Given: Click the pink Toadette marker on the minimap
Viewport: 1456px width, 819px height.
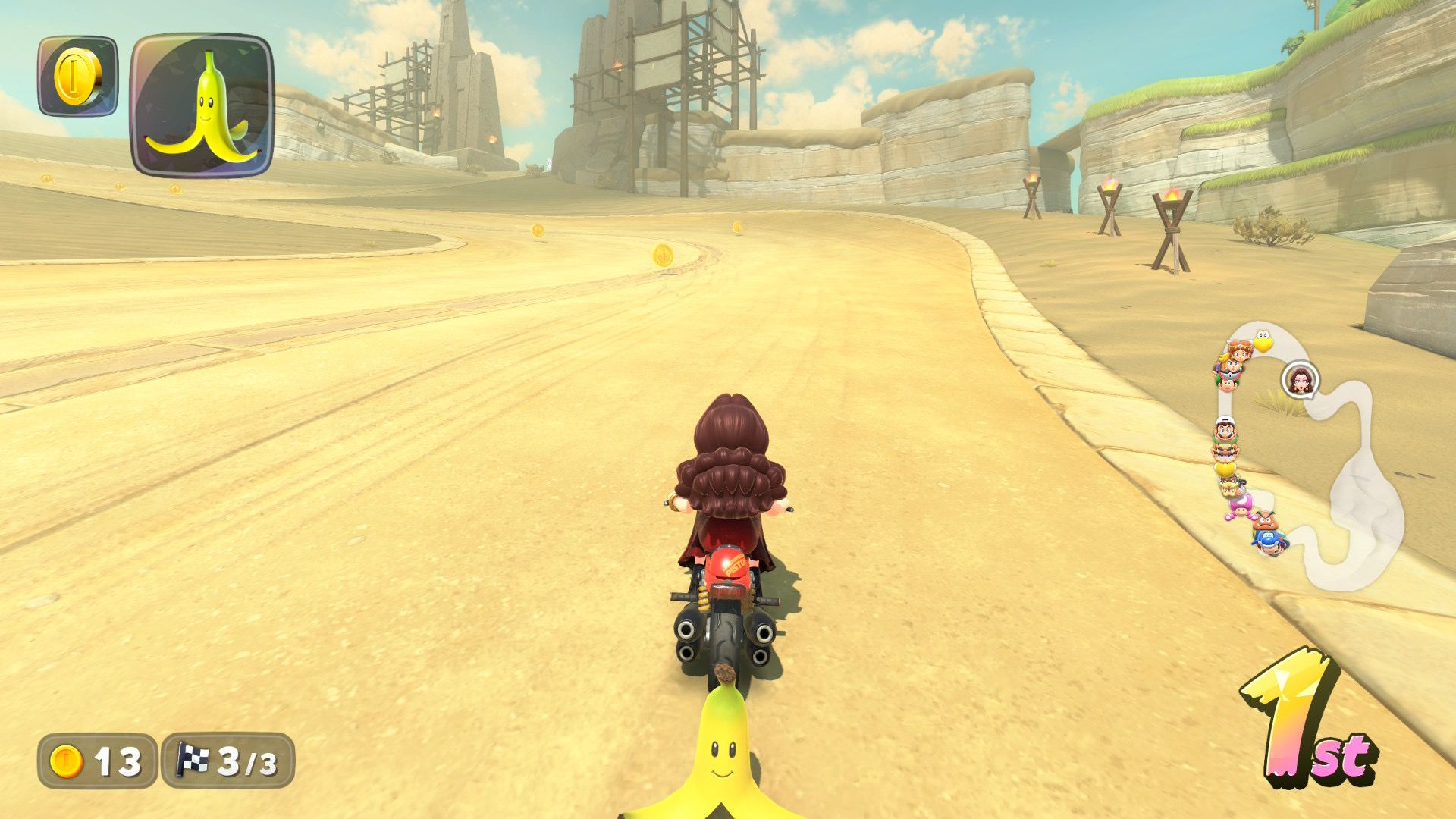Looking at the screenshot, I should [1241, 505].
